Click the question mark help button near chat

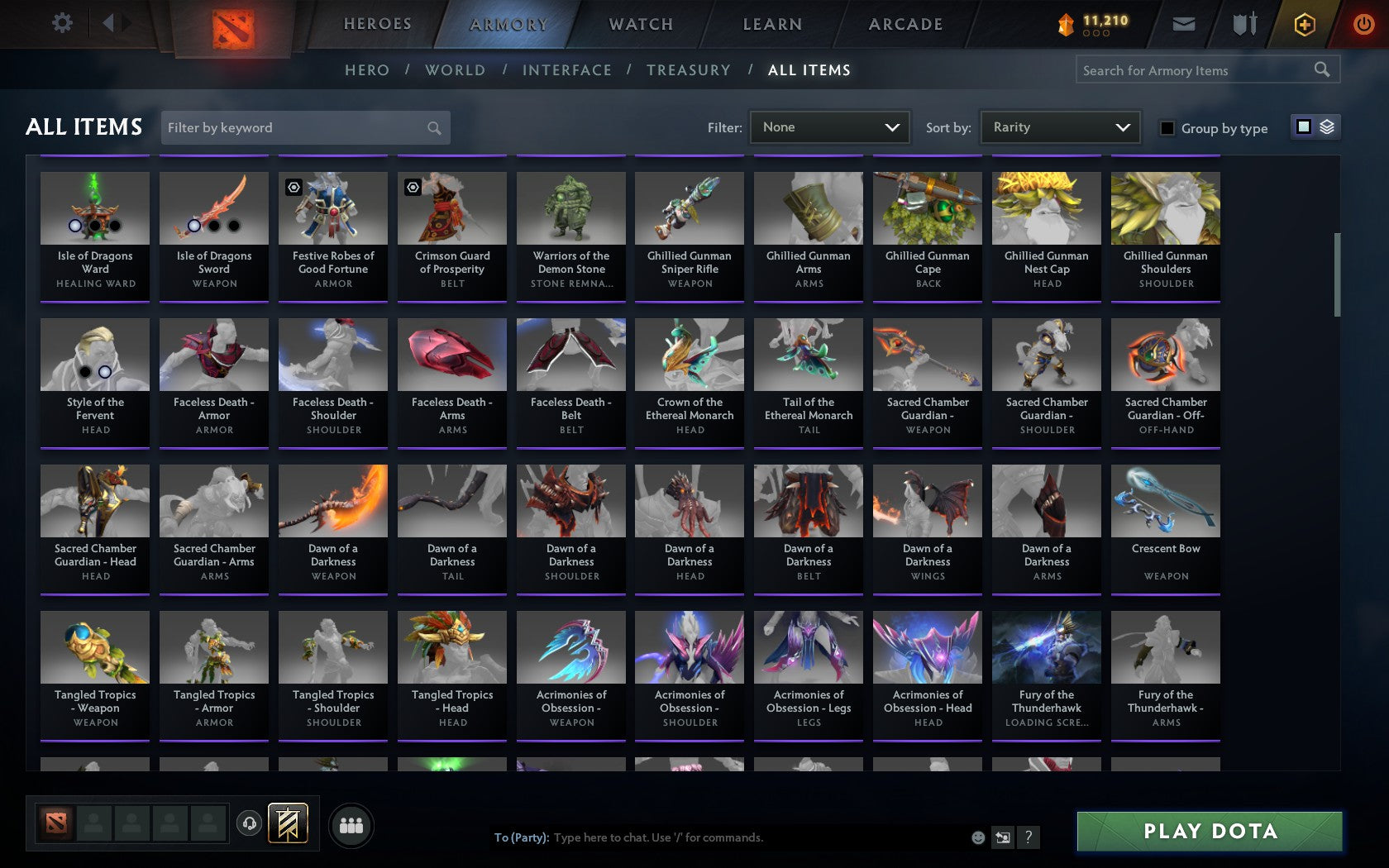[x=1028, y=837]
